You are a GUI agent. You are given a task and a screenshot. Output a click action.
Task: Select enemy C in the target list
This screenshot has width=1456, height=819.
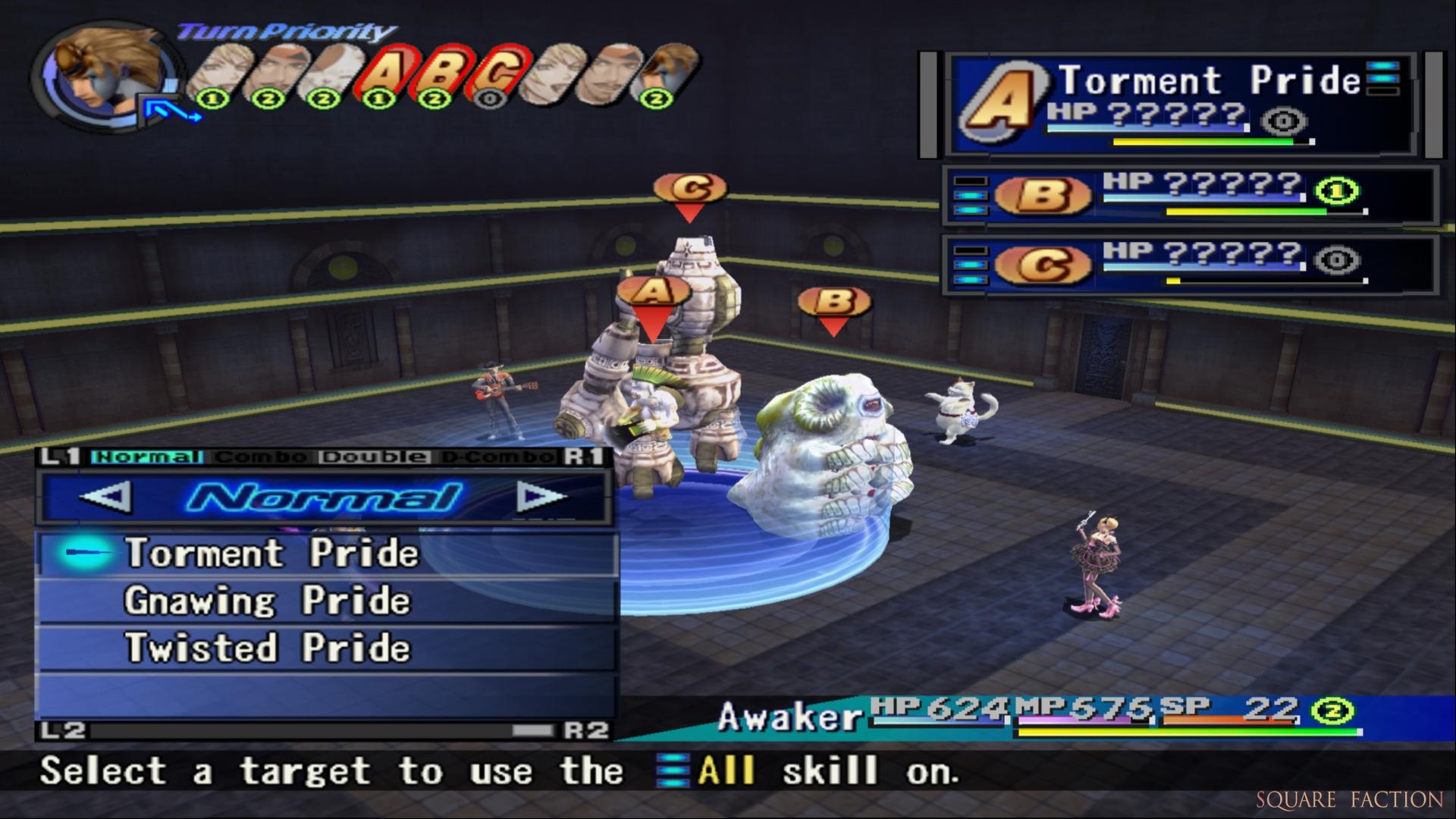coord(1189,264)
